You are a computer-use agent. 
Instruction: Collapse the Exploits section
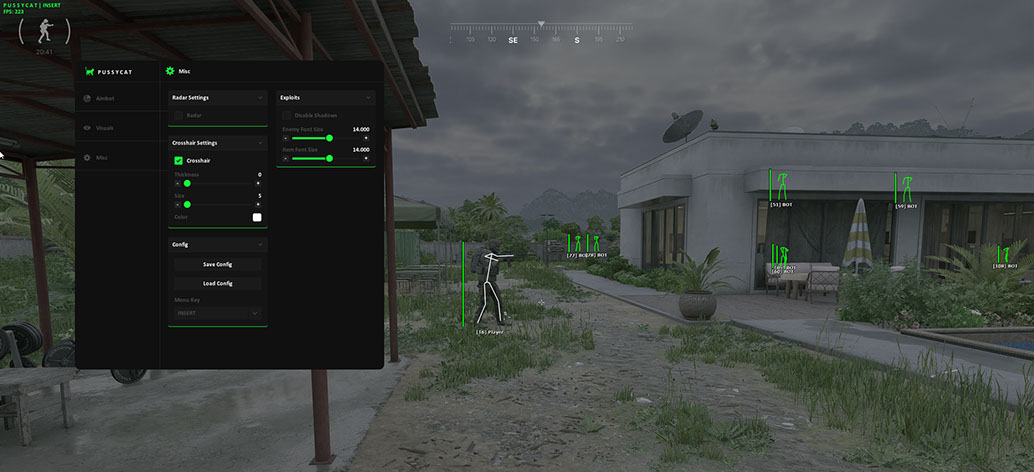point(368,98)
